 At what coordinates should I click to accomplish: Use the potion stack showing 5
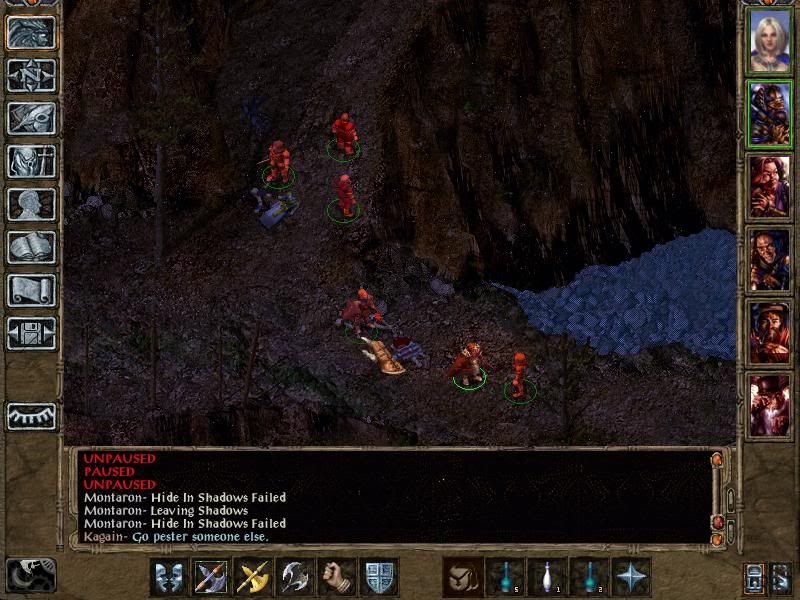[x=505, y=577]
